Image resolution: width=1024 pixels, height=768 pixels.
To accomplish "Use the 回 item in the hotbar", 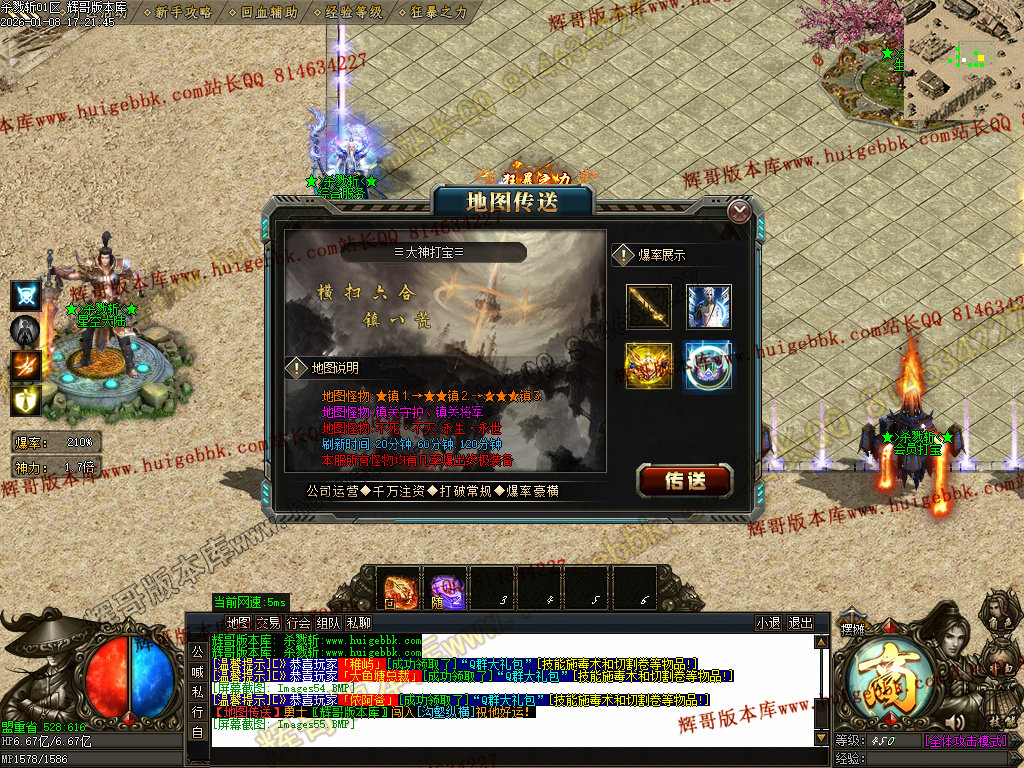I will point(400,589).
